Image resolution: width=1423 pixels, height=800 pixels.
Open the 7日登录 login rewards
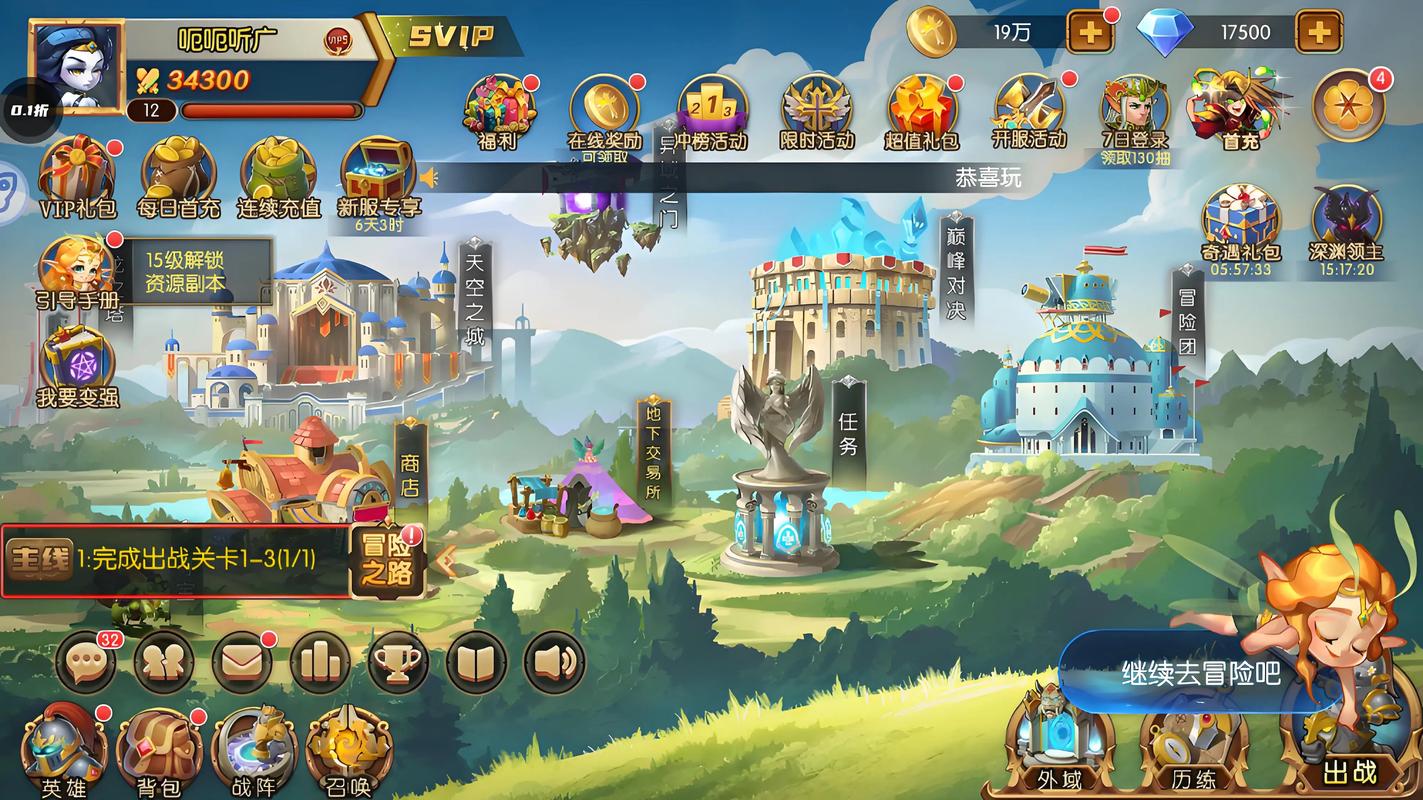(1135, 111)
